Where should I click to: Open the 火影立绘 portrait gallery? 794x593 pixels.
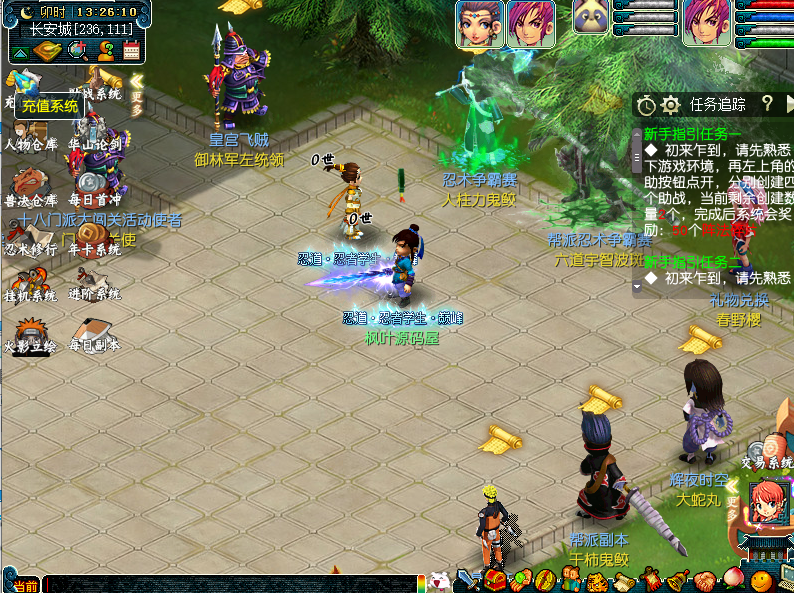tap(30, 334)
